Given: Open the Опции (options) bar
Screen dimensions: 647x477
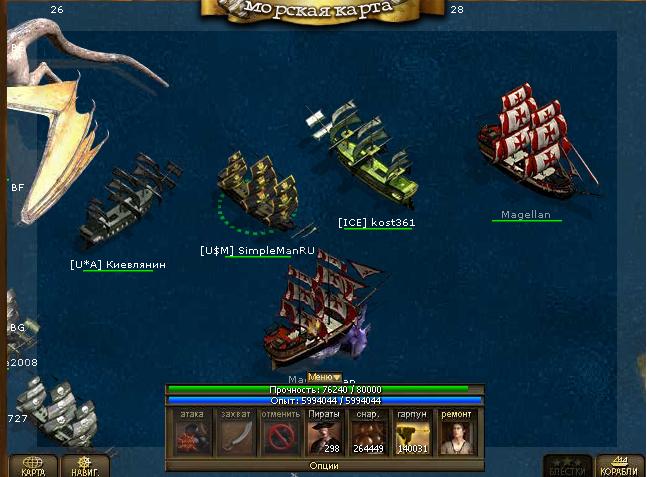Looking at the screenshot, I should (x=324, y=466).
